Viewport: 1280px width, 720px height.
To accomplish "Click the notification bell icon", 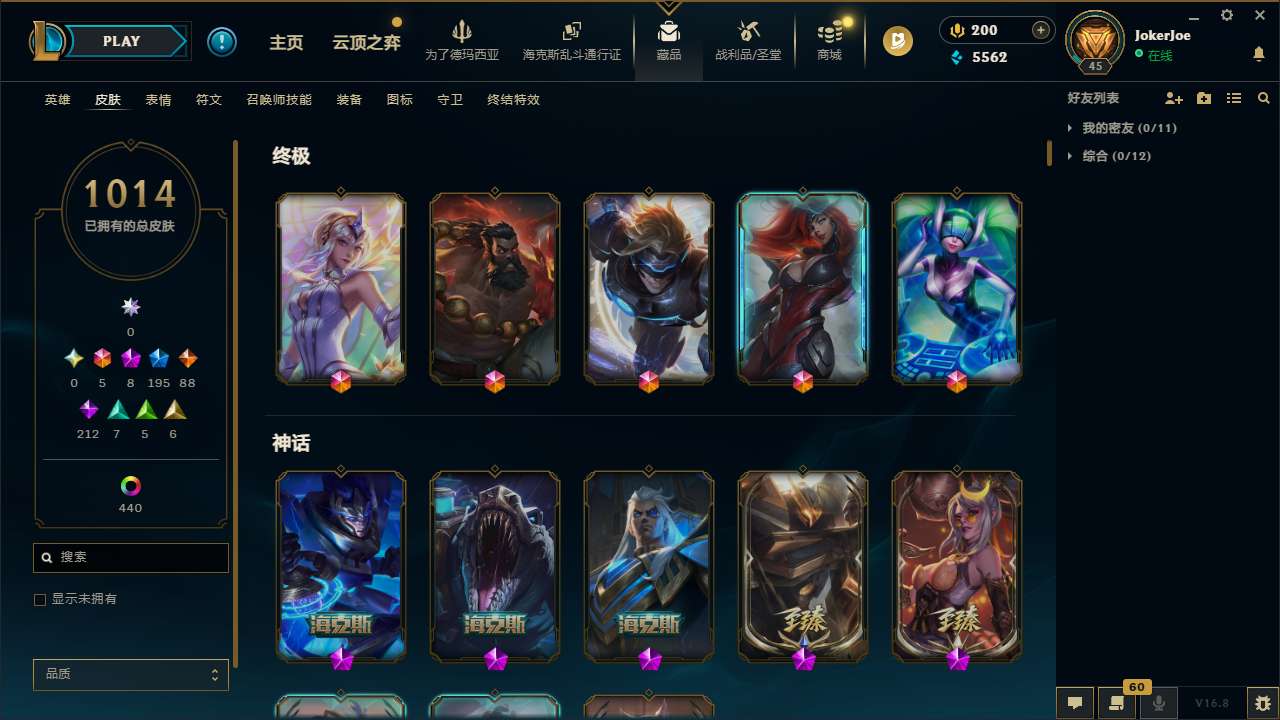I will point(1258,55).
